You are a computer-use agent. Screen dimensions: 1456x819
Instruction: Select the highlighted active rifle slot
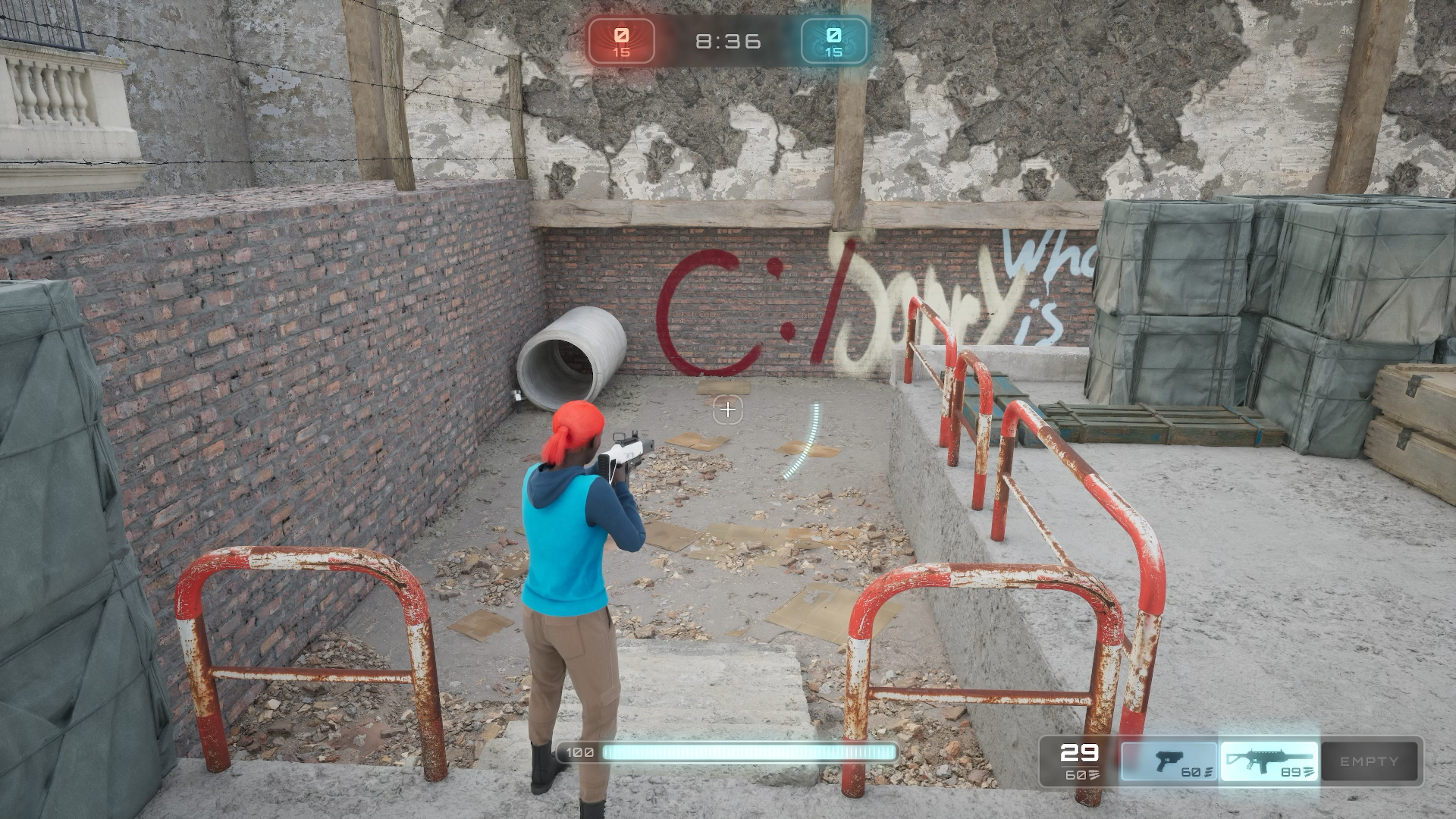[1269, 761]
